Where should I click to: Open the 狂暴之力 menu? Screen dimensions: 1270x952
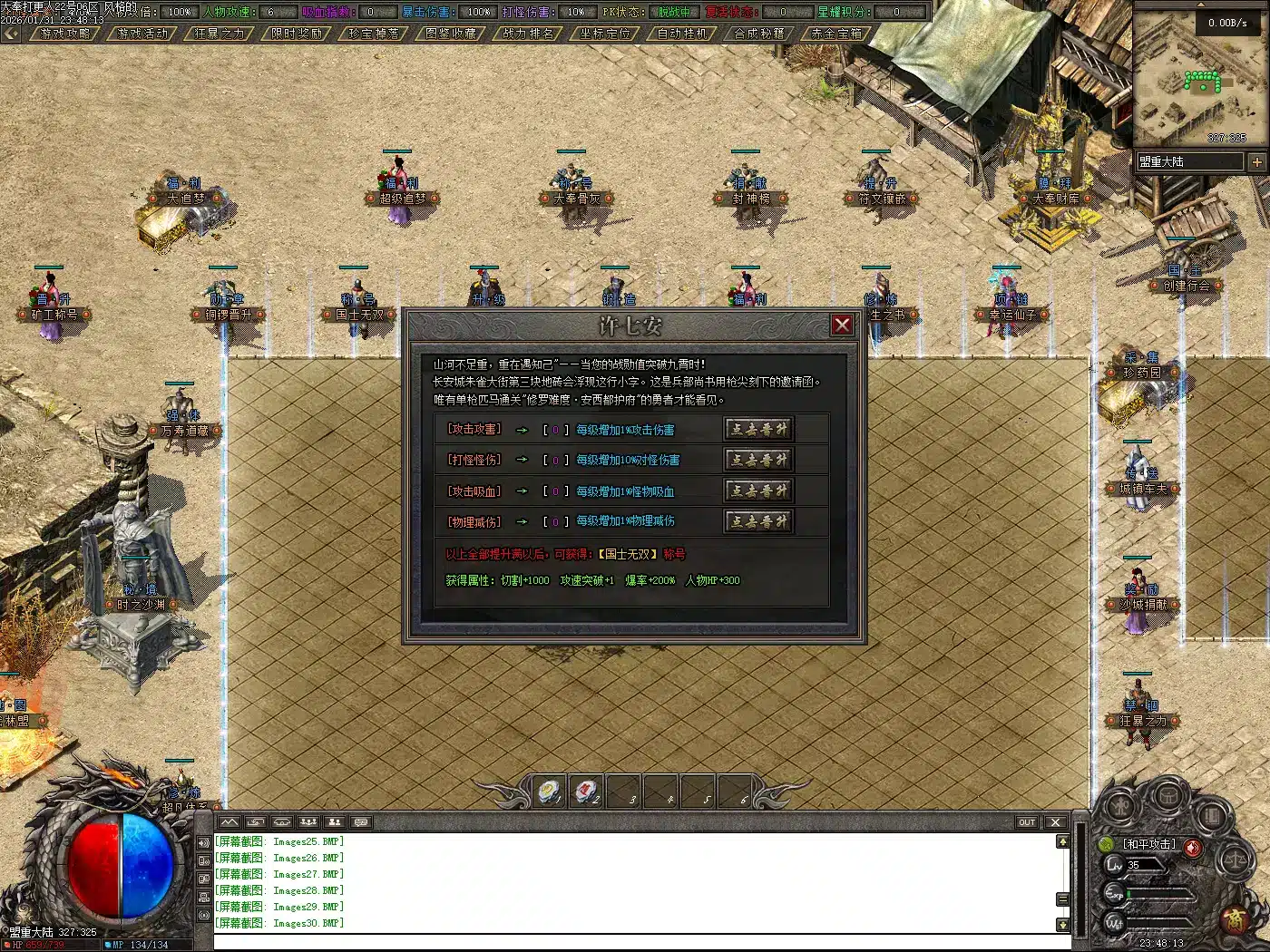[220, 34]
